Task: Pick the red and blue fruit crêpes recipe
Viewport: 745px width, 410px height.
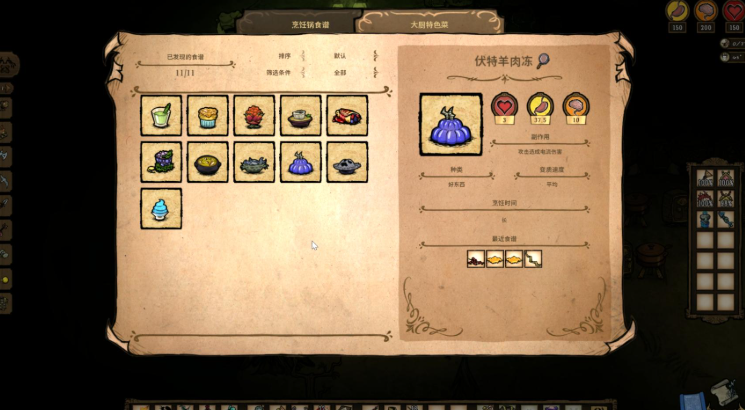Action: [347, 116]
